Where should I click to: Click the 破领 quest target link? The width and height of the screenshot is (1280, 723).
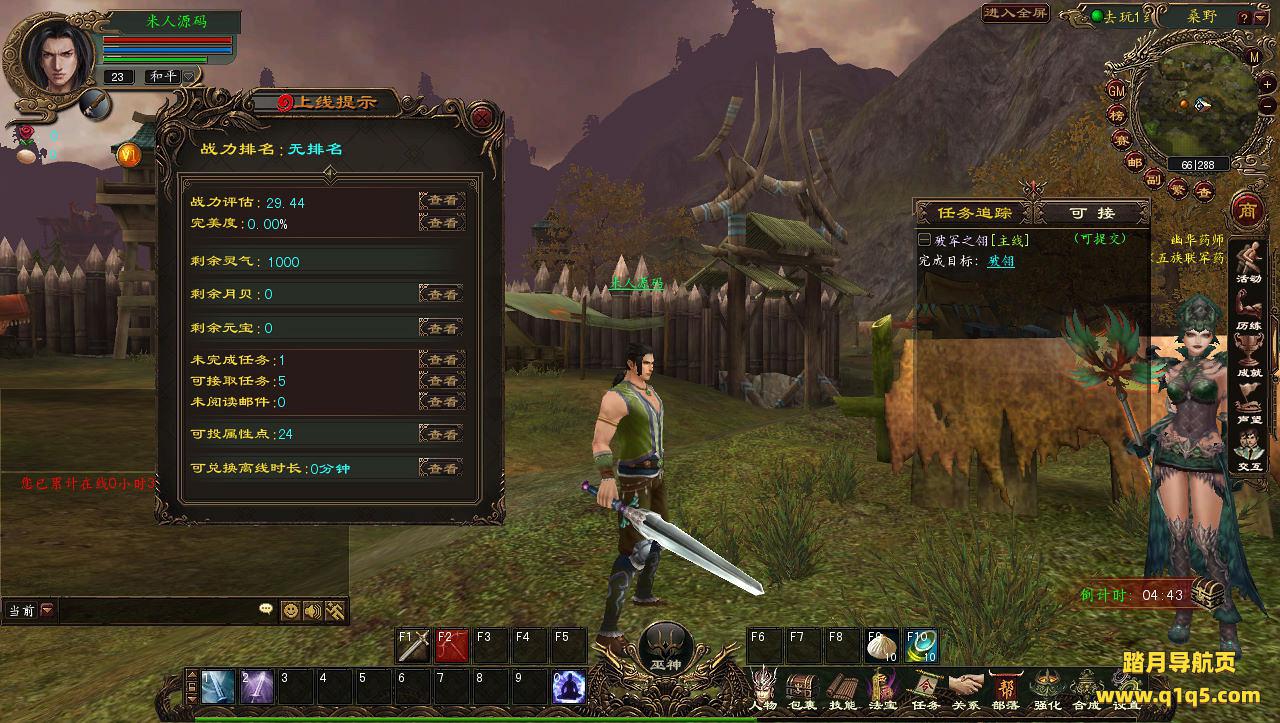coord(1001,261)
